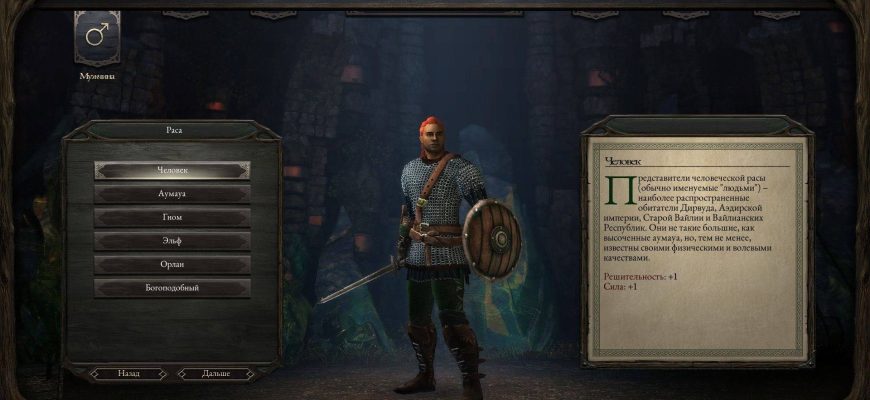Image resolution: width=870 pixels, height=400 pixels.
Task: Select the Орлан race
Action: [x=172, y=265]
